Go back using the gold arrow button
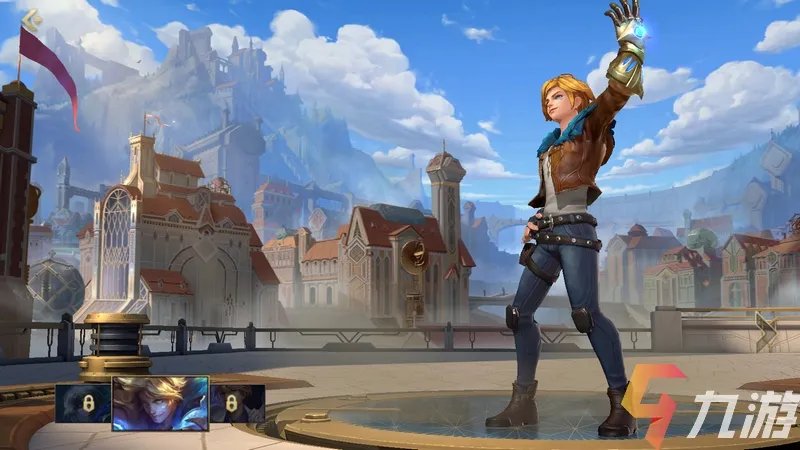 point(31,17)
